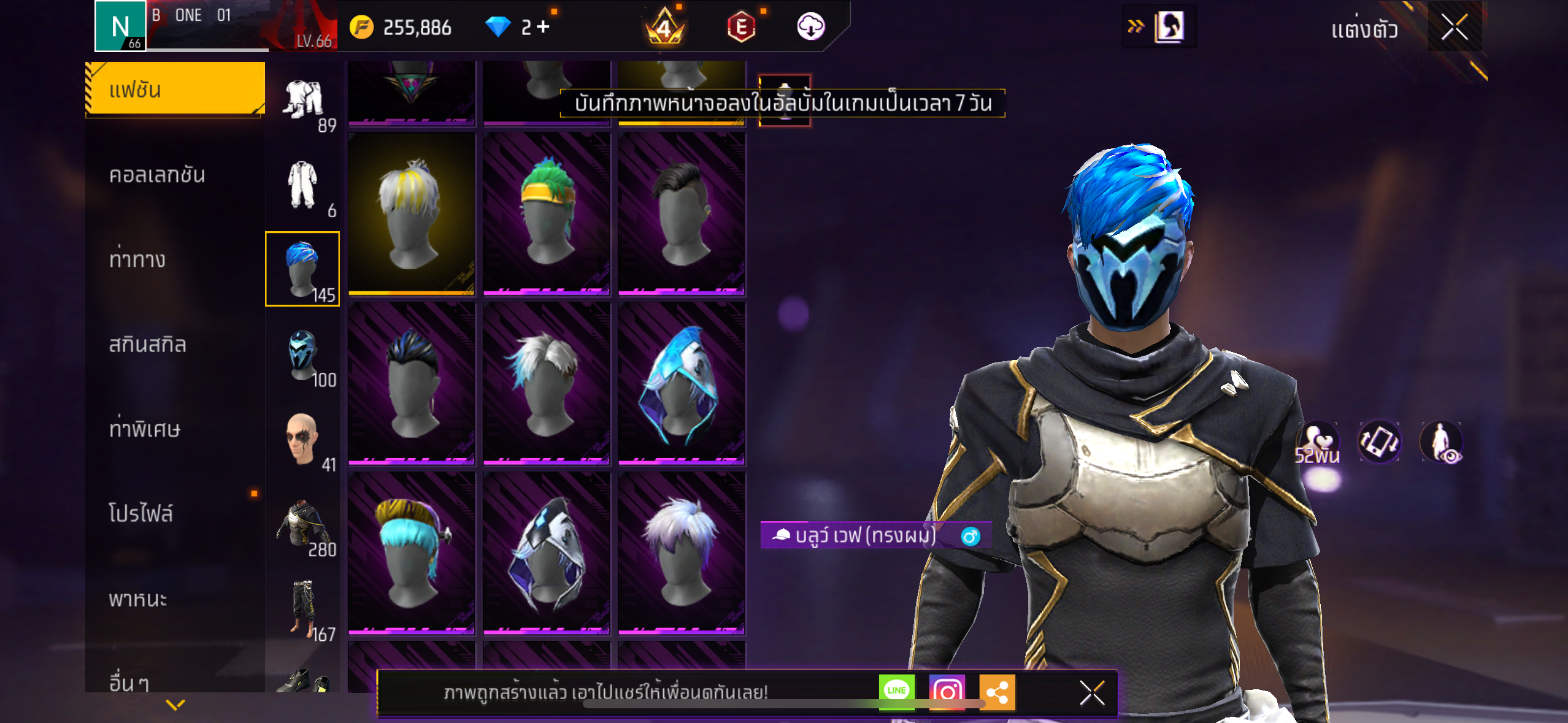Screen dimensions: 1568x723
Task: Choose the mask category showing 100
Action: (x=302, y=356)
